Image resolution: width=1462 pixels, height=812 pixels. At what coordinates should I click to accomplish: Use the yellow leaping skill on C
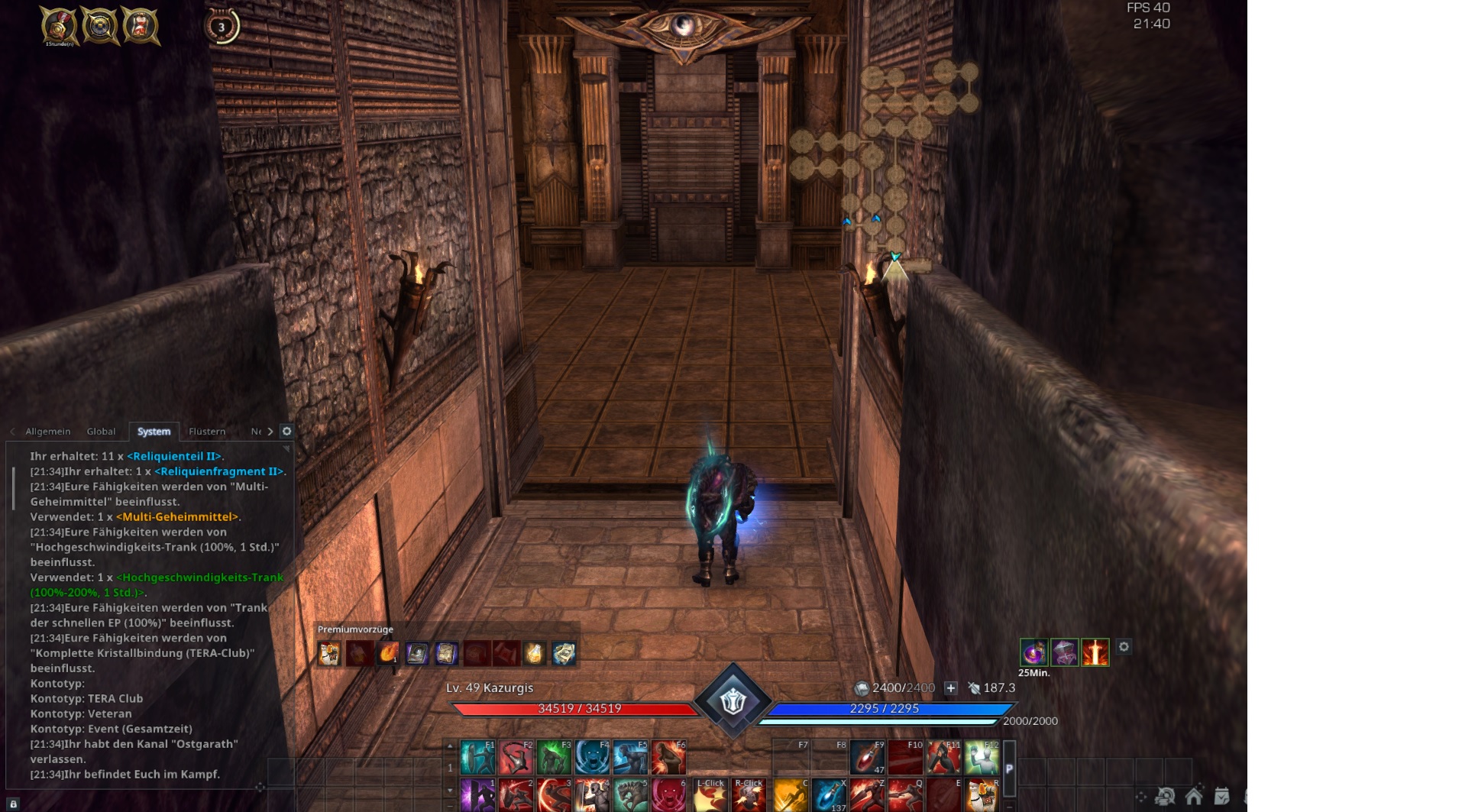pos(790,795)
